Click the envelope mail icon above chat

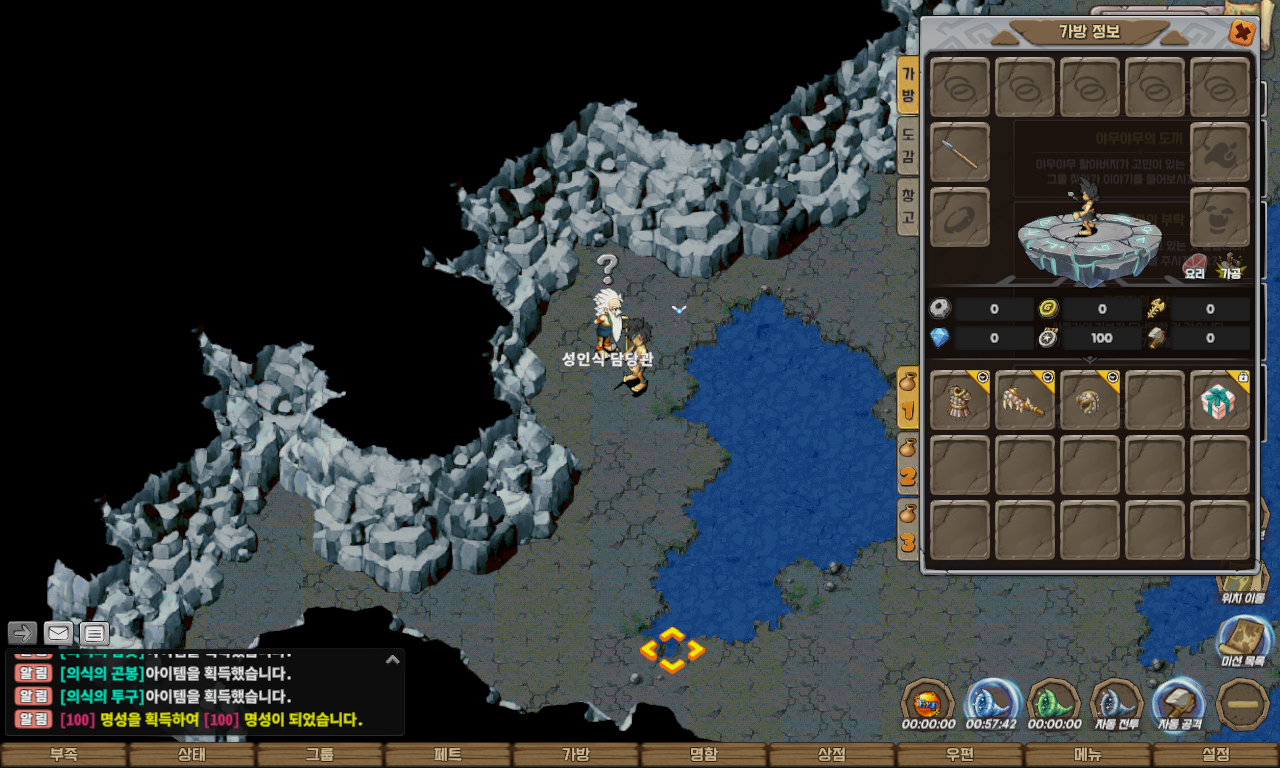pyautogui.click(x=58, y=633)
